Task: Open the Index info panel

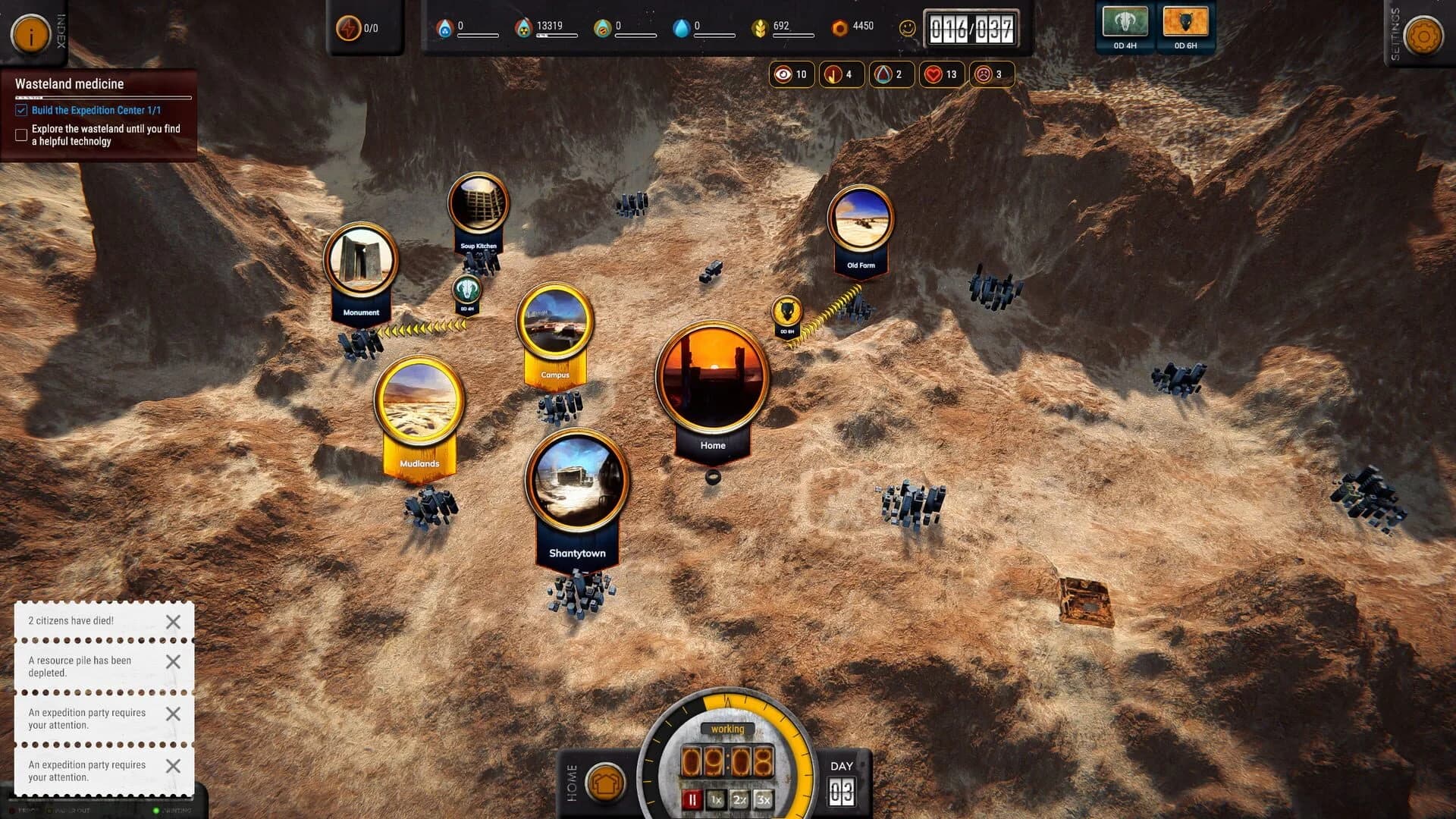Action: pyautogui.click(x=31, y=34)
